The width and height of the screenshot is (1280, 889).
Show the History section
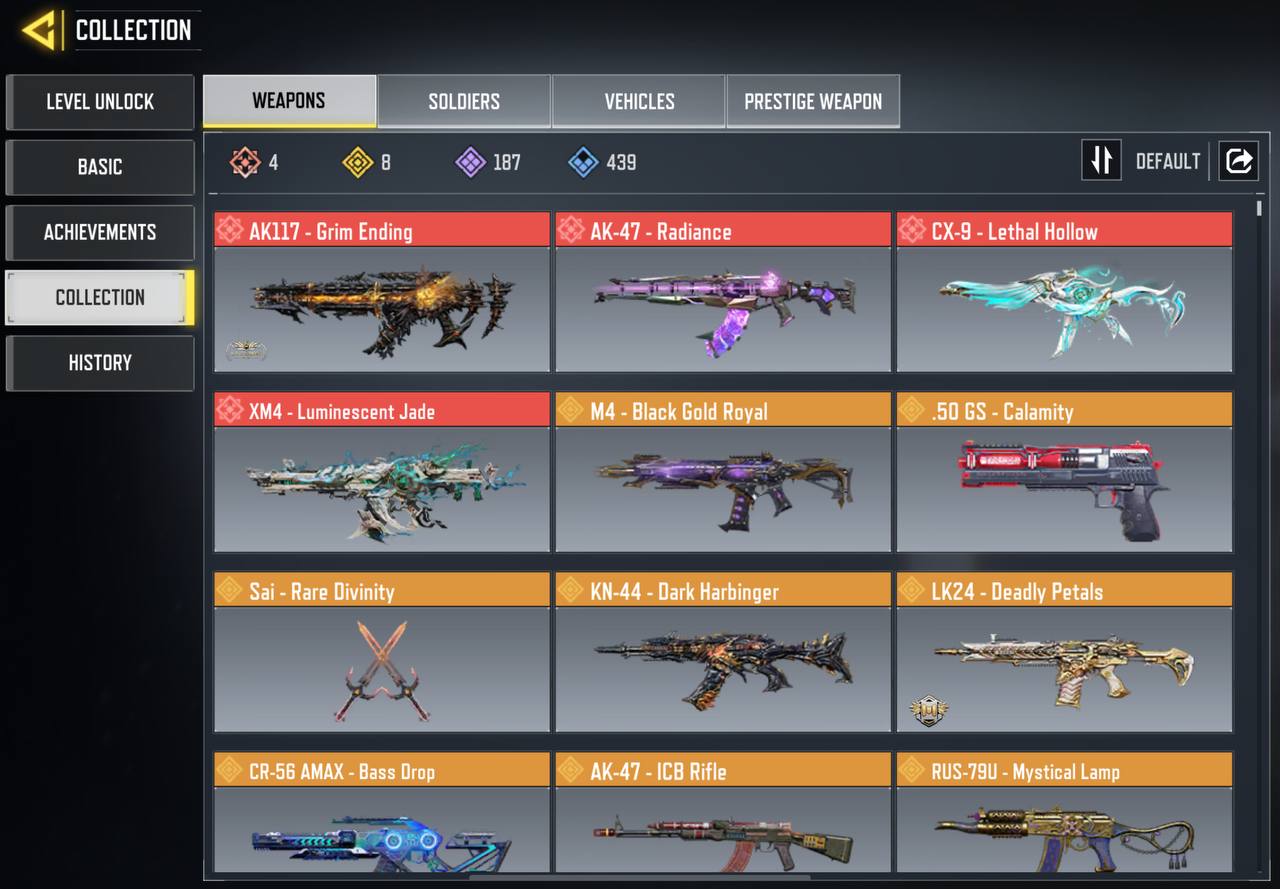click(100, 363)
